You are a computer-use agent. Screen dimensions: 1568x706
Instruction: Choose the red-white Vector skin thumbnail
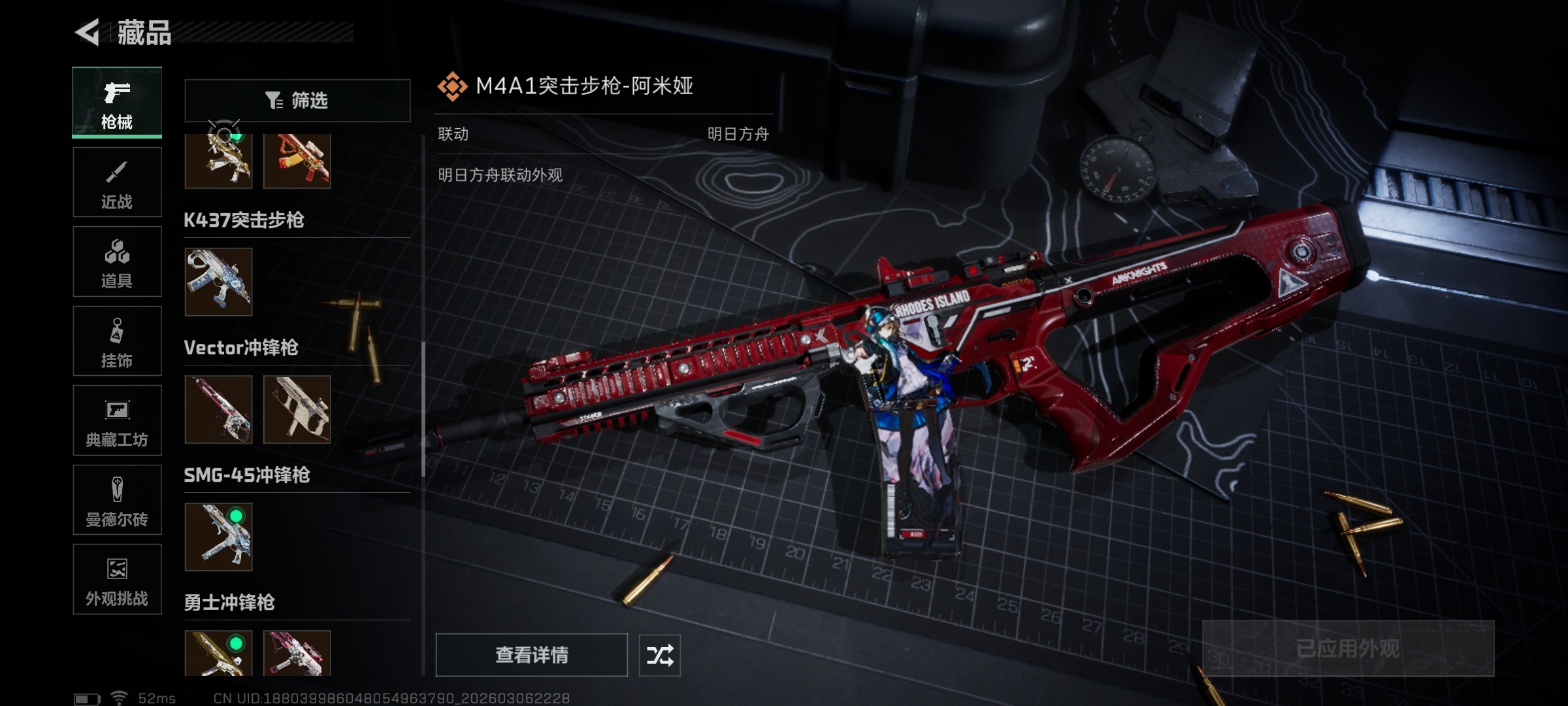[218, 409]
